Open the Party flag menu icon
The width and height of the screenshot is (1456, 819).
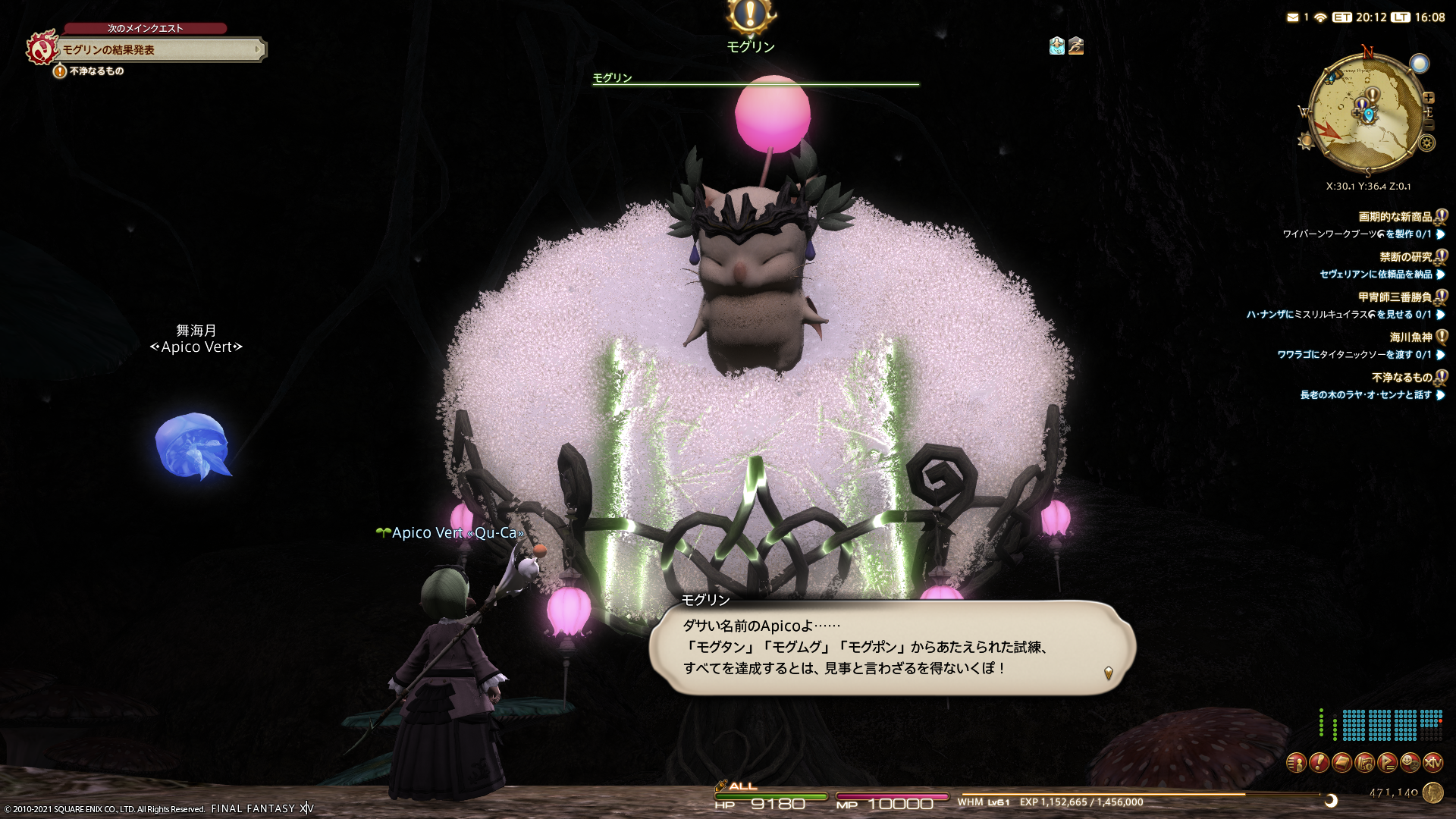pyautogui.click(x=1387, y=762)
